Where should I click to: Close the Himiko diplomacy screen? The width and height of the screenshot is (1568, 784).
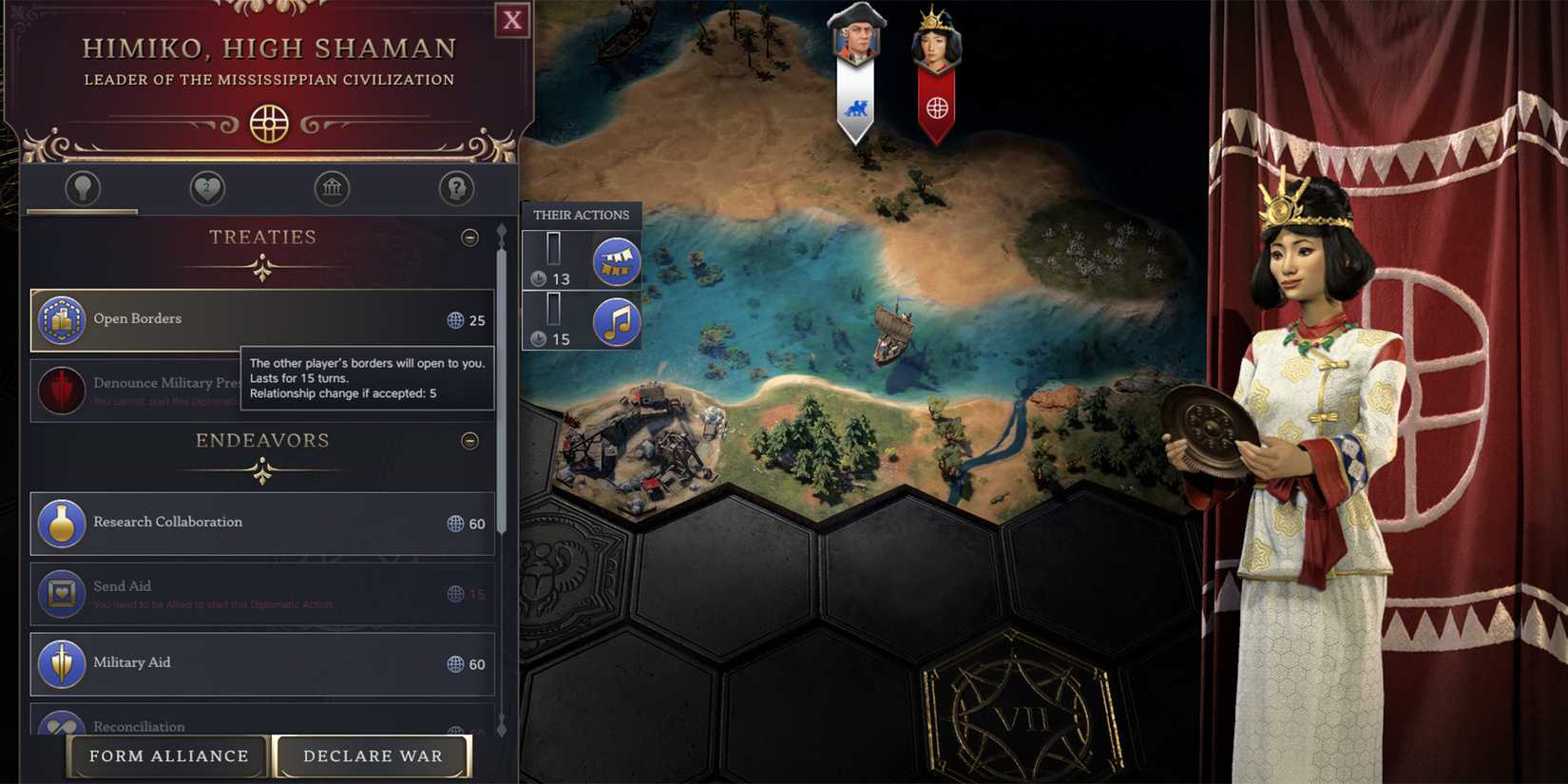click(x=512, y=20)
